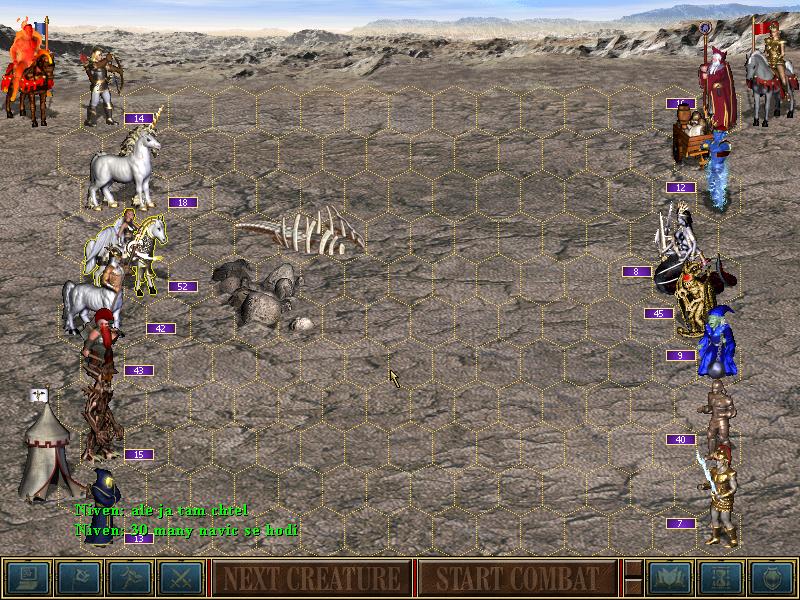Image resolution: width=800 pixels, height=600 pixels.
Task: Choose the hourglass wait button
Action: coord(721,578)
